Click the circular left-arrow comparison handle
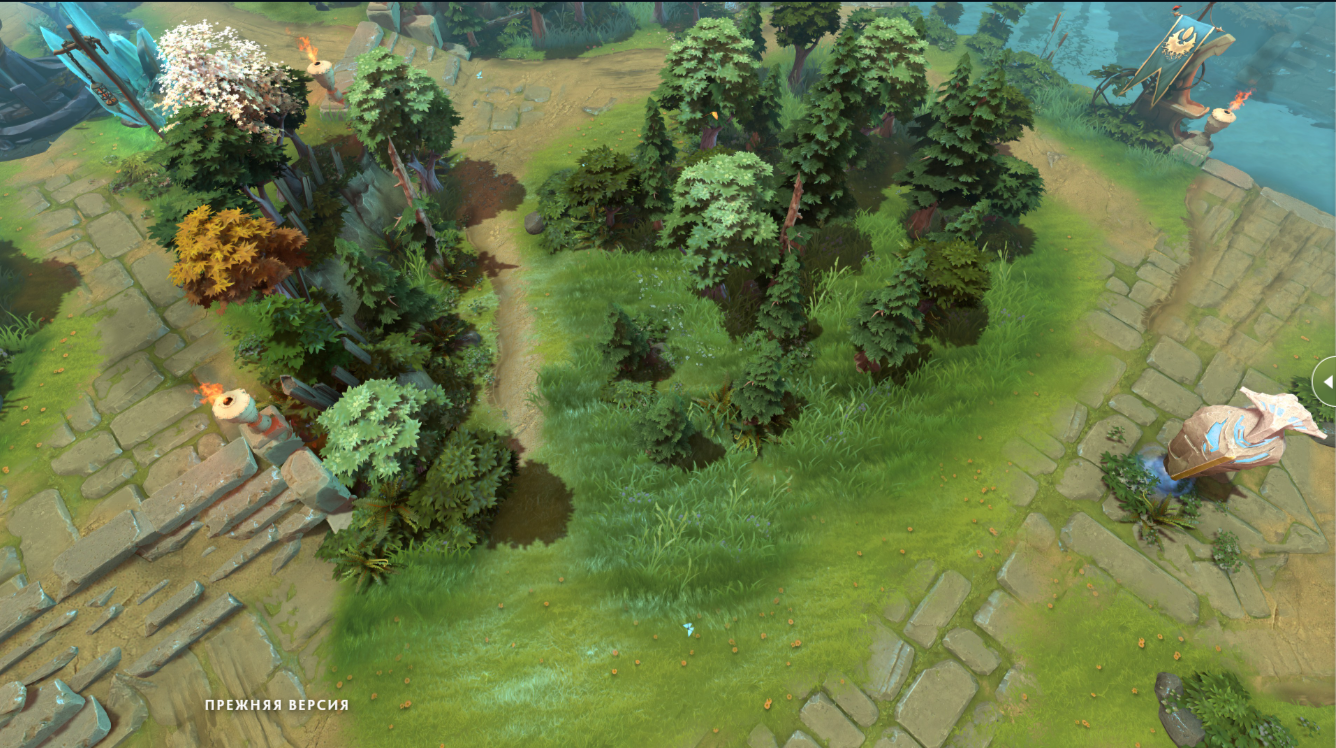1336x748 pixels. coord(1327,381)
